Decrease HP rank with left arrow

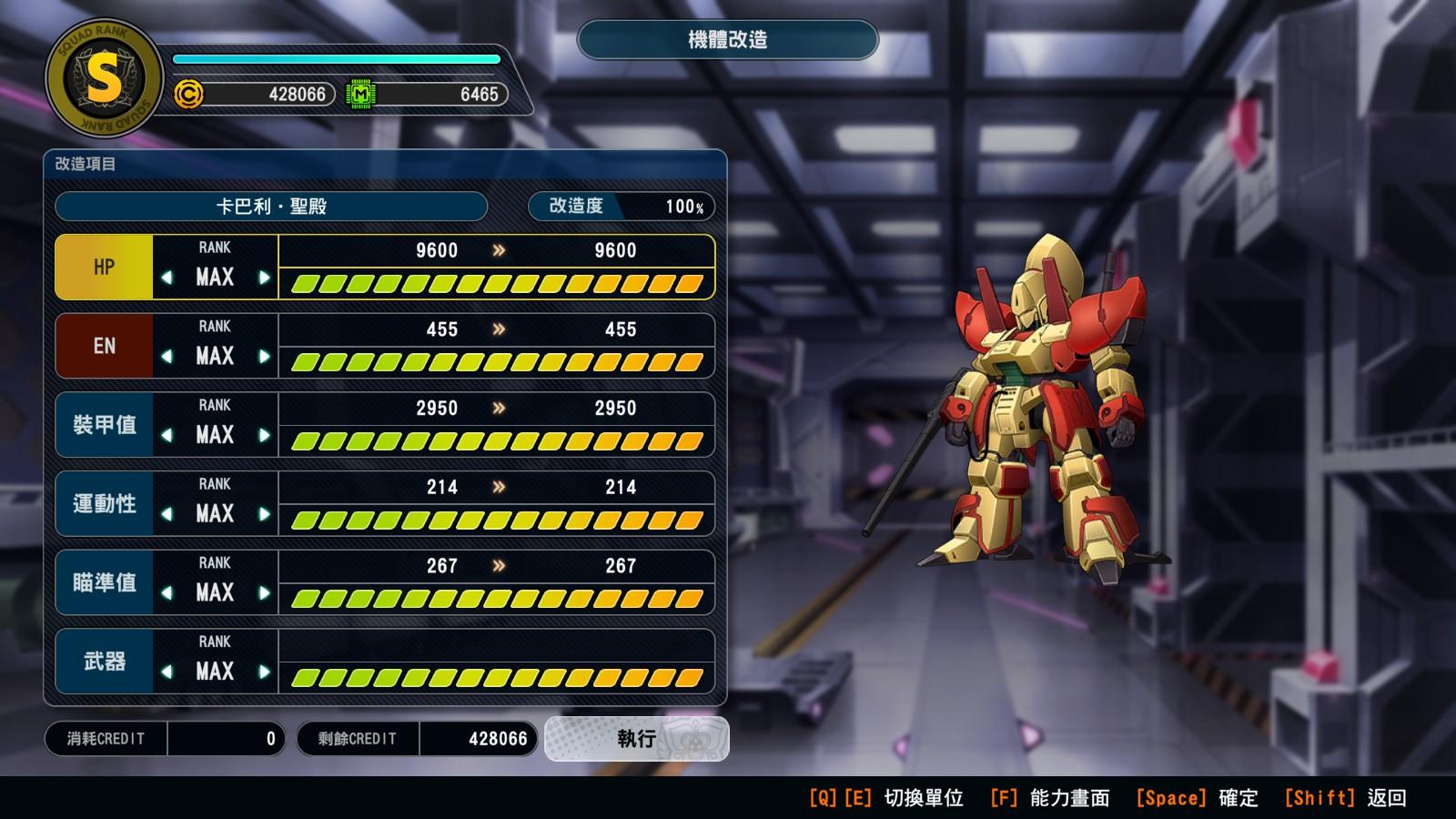pos(167,278)
